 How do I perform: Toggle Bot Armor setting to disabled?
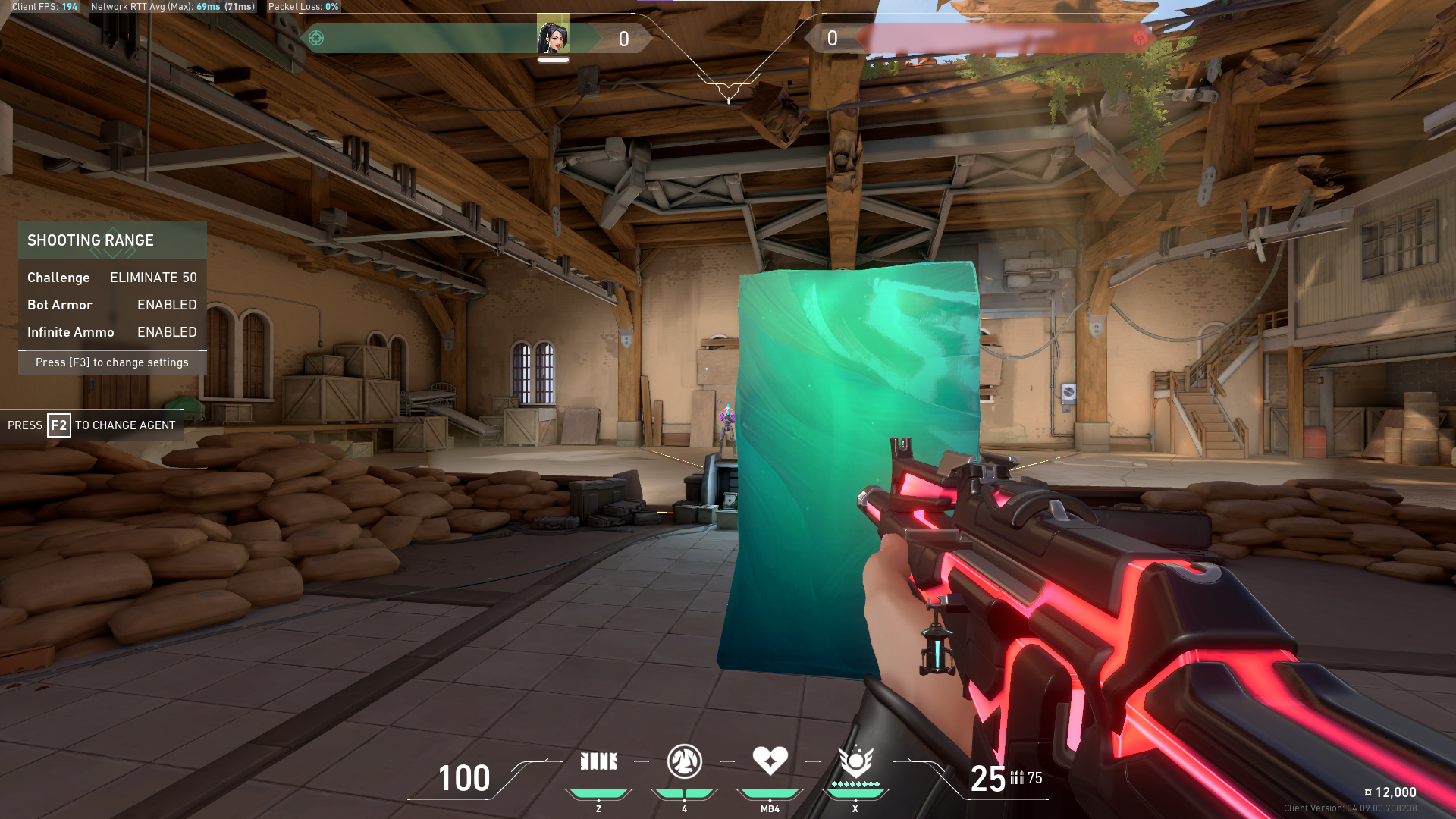click(x=167, y=305)
